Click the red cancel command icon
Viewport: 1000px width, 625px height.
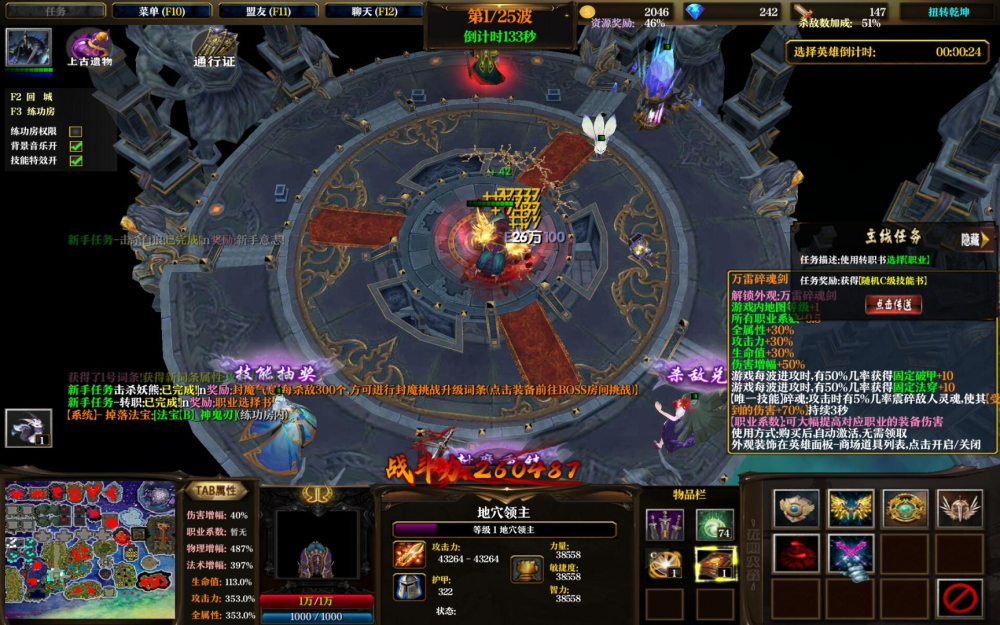pos(959,598)
